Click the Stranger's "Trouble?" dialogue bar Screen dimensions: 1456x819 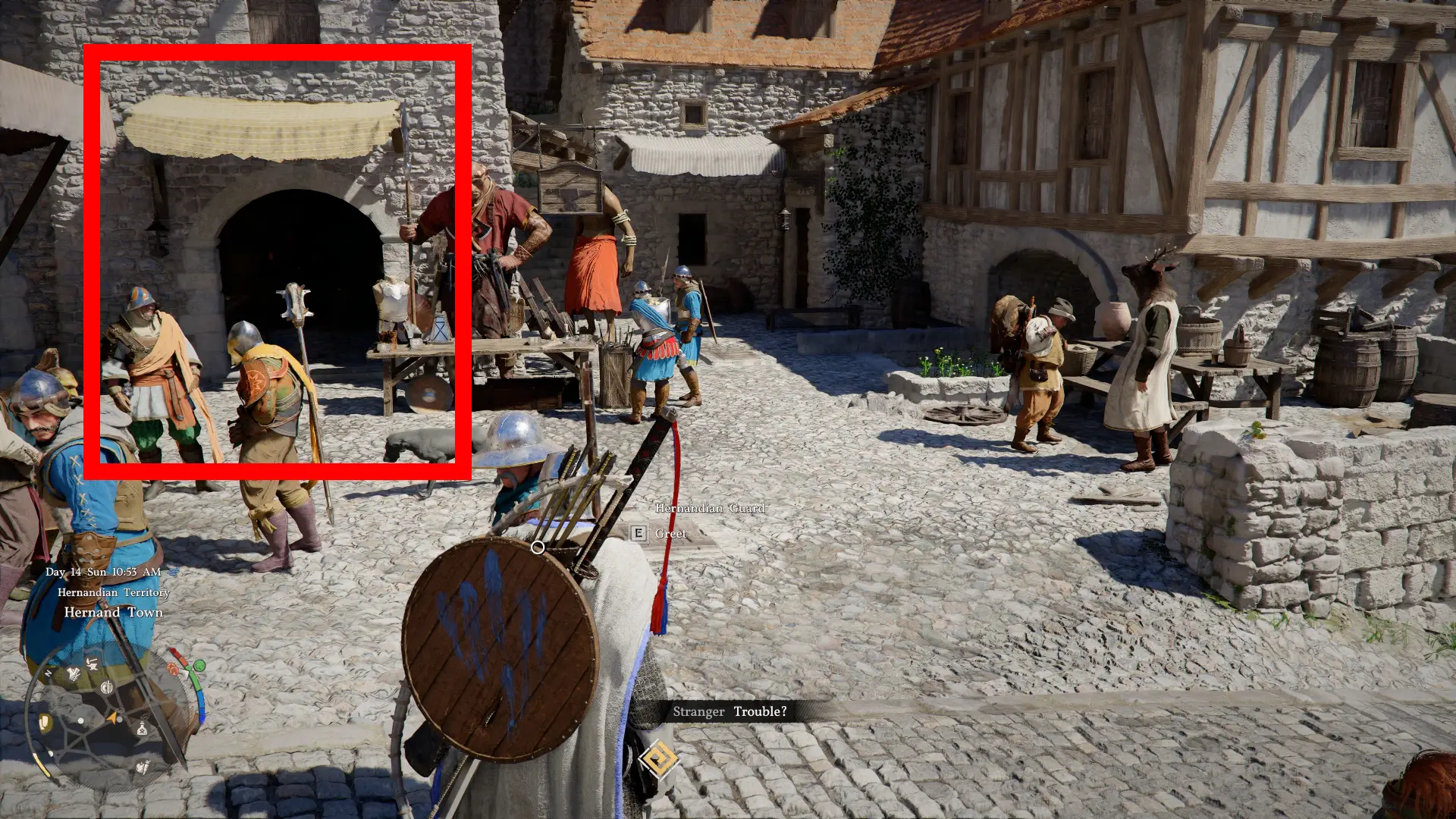click(730, 711)
